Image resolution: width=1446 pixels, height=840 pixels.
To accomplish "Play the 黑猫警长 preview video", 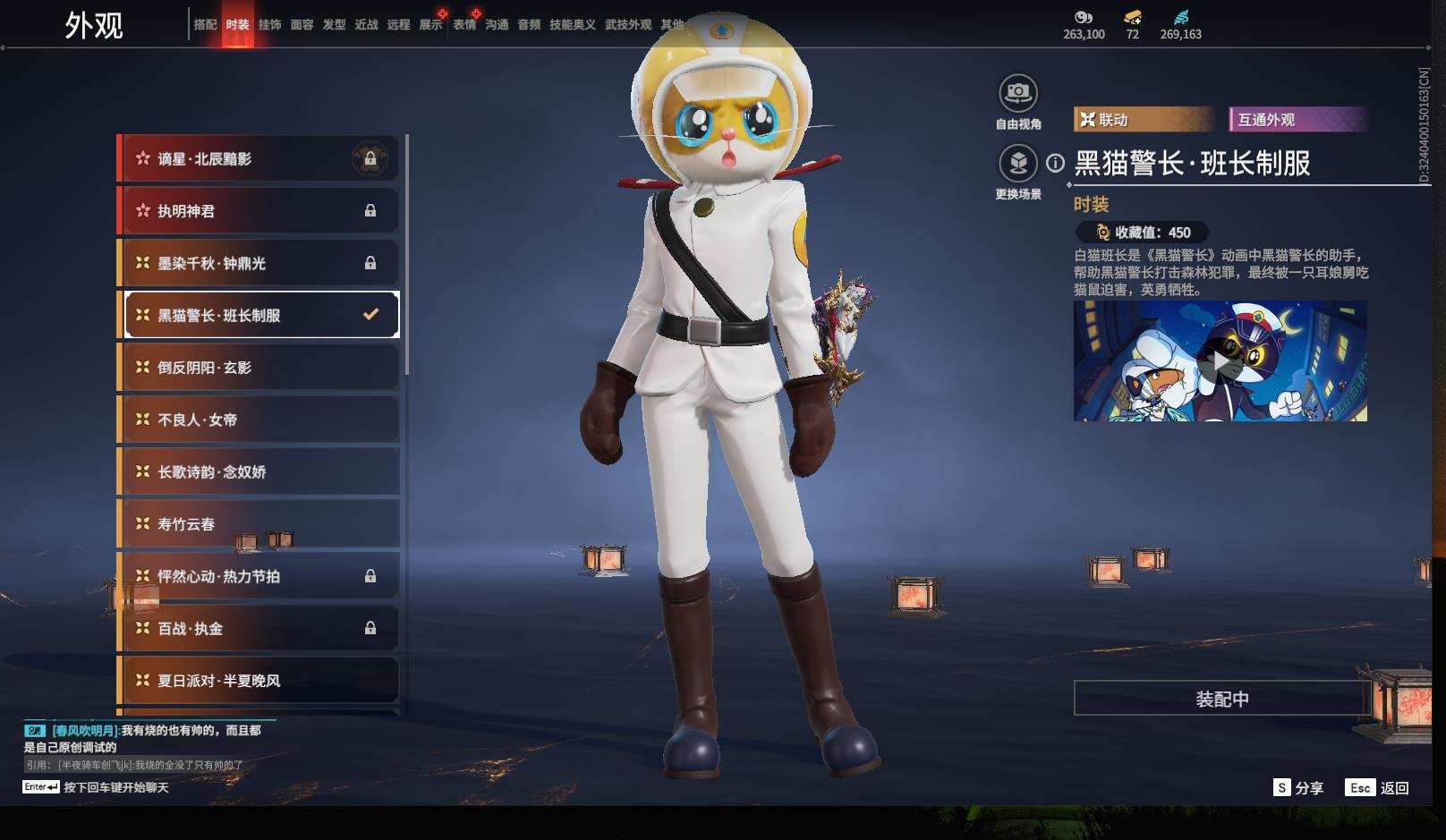I will (x=1220, y=361).
